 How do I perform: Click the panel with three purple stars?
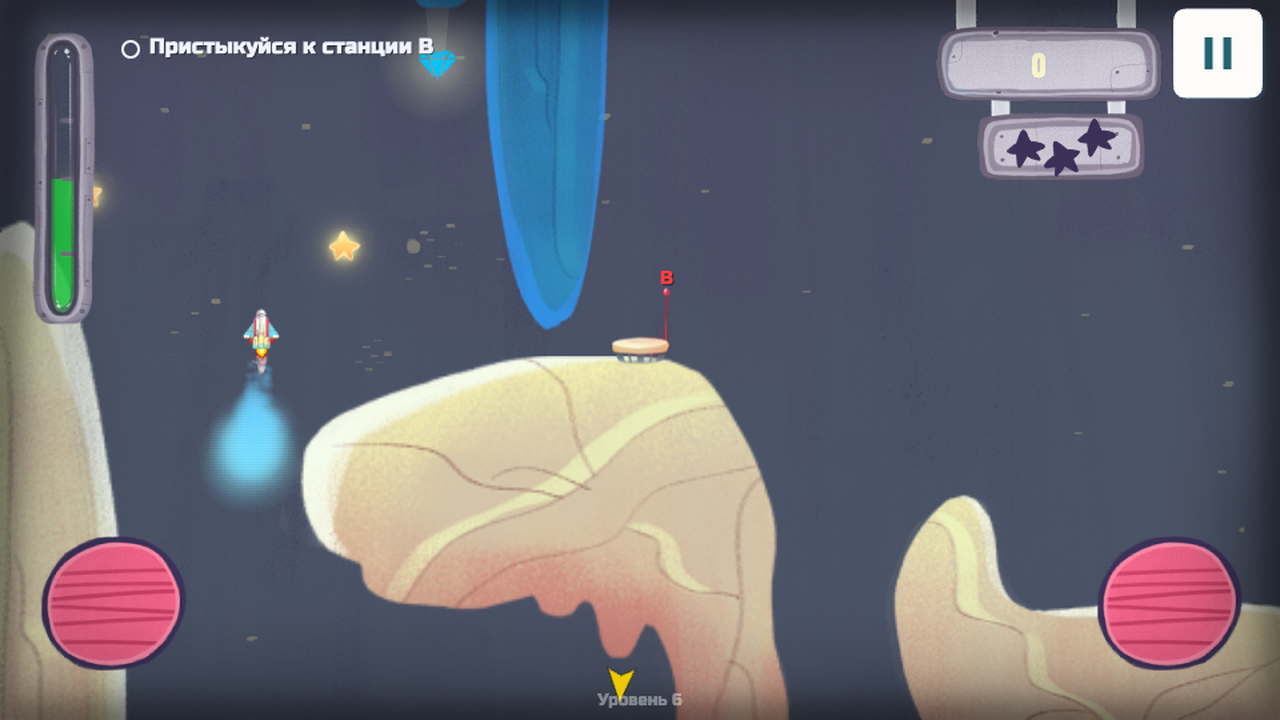(1059, 148)
